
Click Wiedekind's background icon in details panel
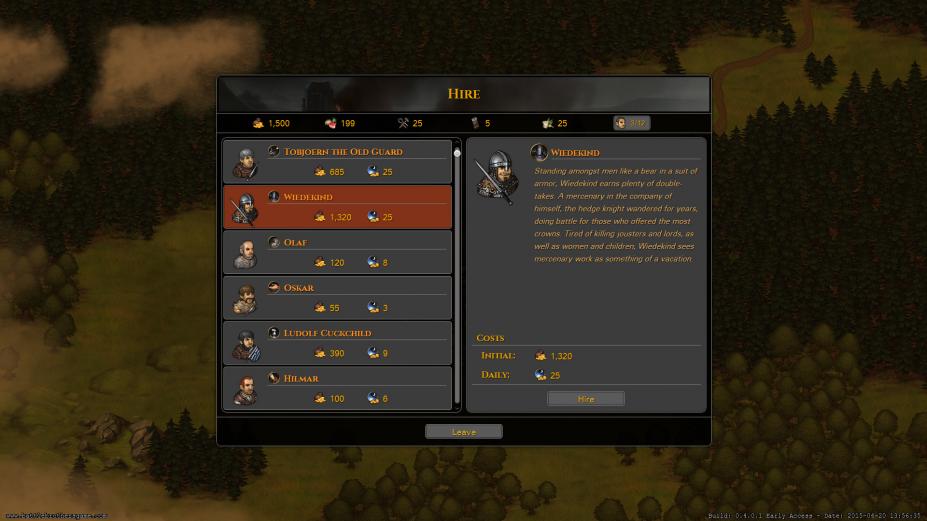(539, 153)
